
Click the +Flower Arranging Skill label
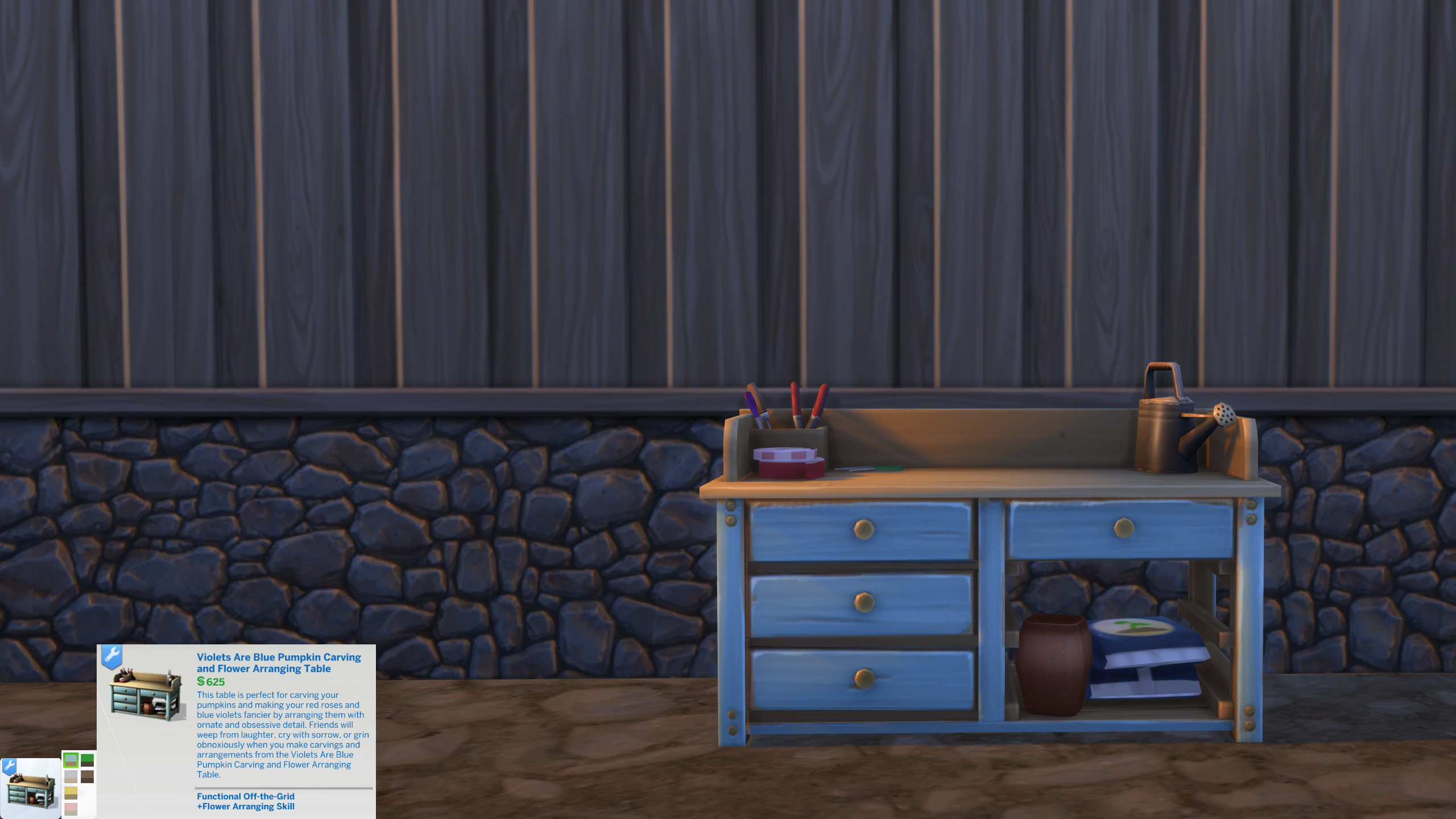[245, 807]
